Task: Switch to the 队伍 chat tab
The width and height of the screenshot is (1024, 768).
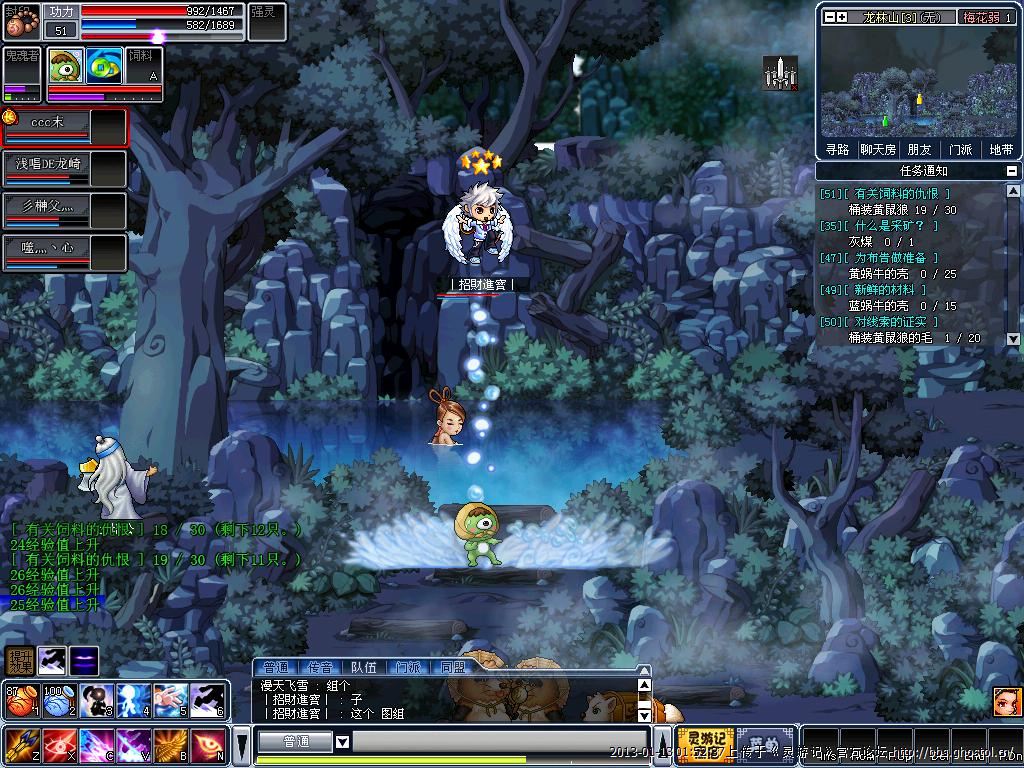Action: 363,667
